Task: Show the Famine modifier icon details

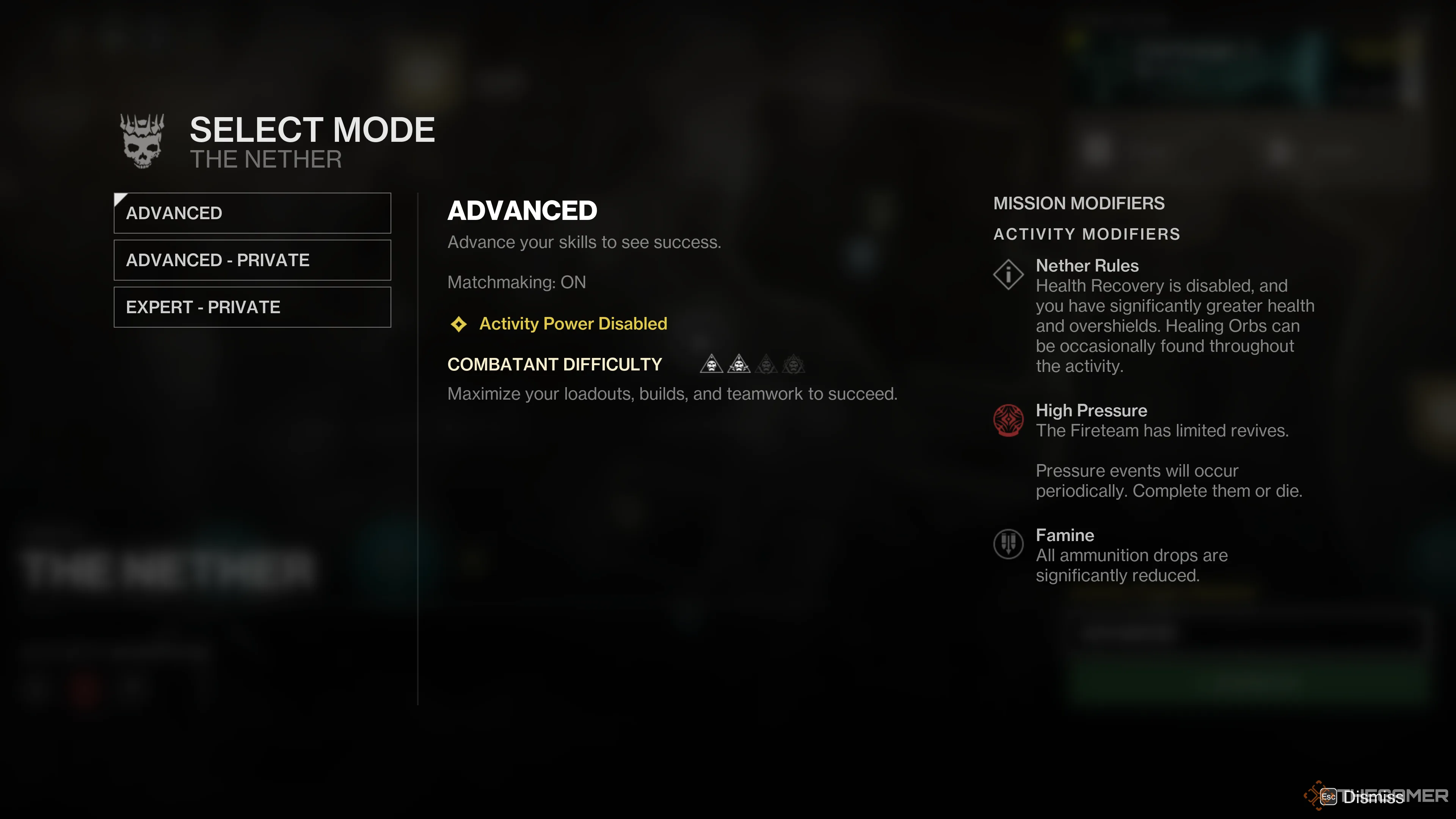Action: 1008,544
